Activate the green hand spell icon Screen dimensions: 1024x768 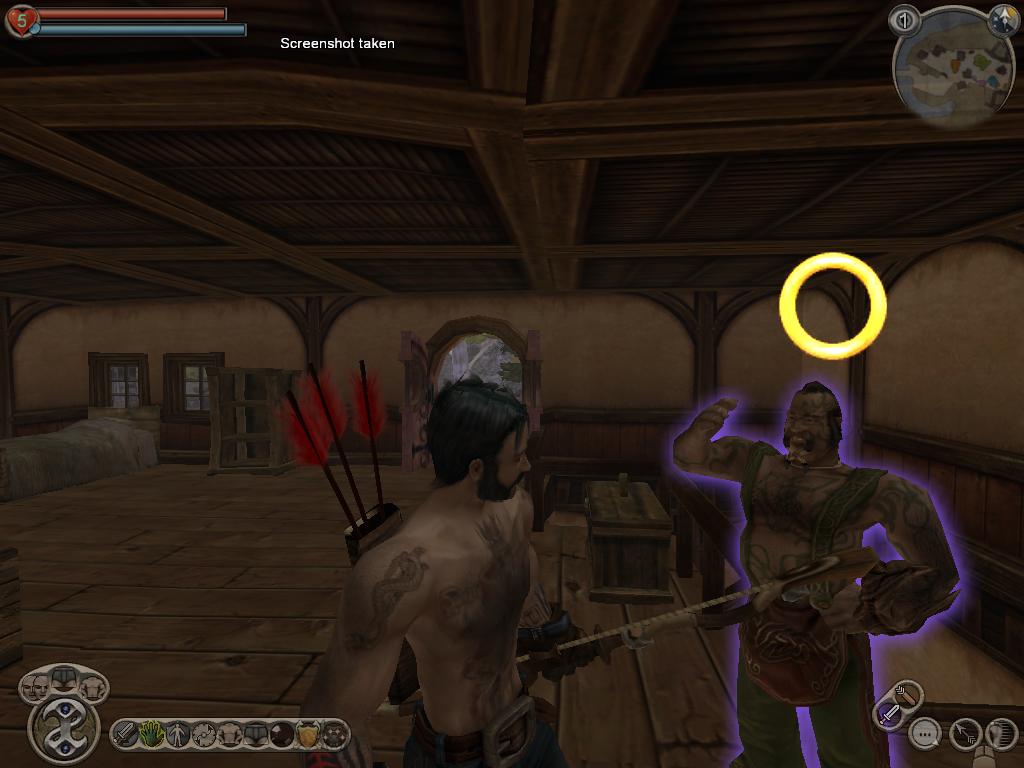click(x=149, y=734)
